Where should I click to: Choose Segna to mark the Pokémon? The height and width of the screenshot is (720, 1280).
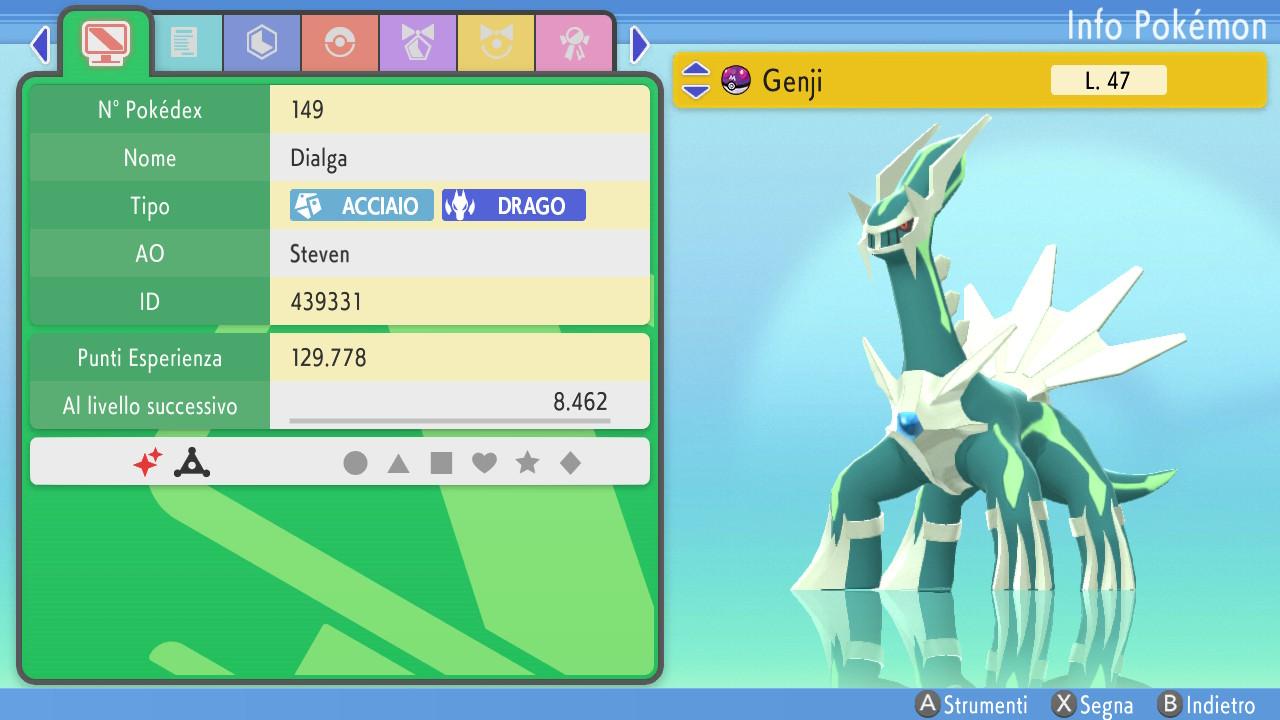point(1094,705)
